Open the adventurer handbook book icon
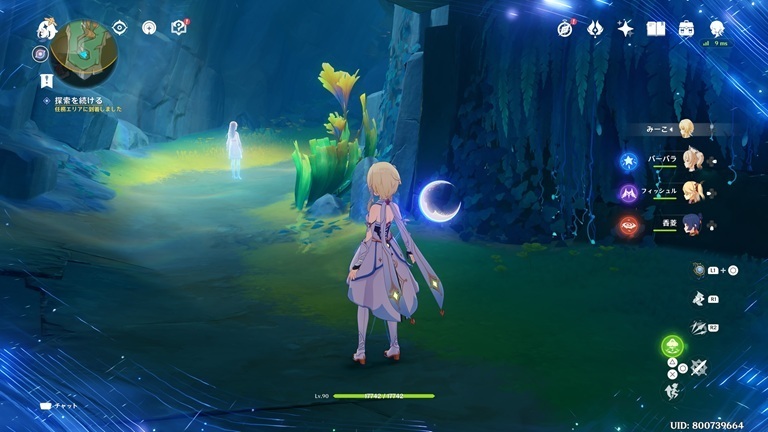Screen dimensions: 768x432 (x=656, y=29)
